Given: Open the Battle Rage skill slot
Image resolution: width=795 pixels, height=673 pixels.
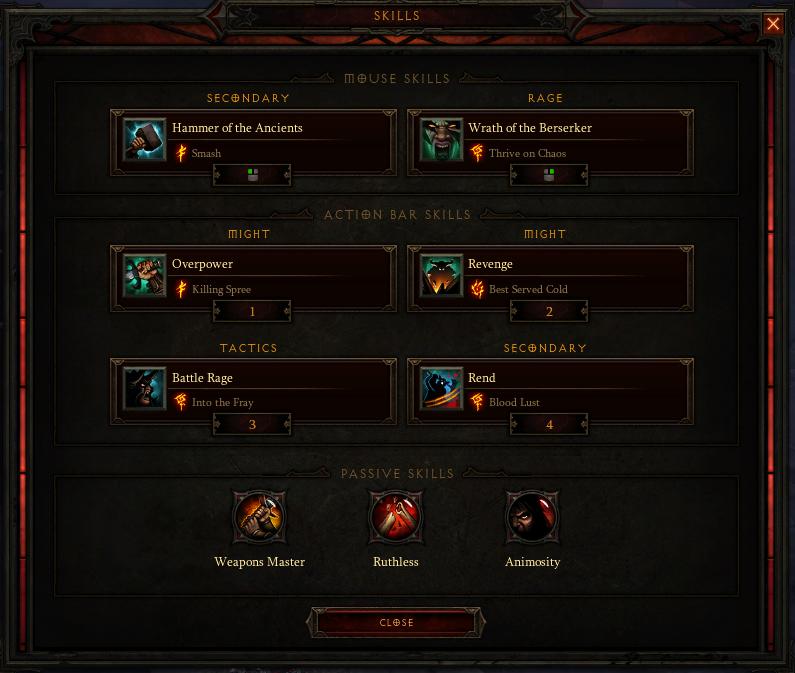Looking at the screenshot, I should [x=253, y=390].
